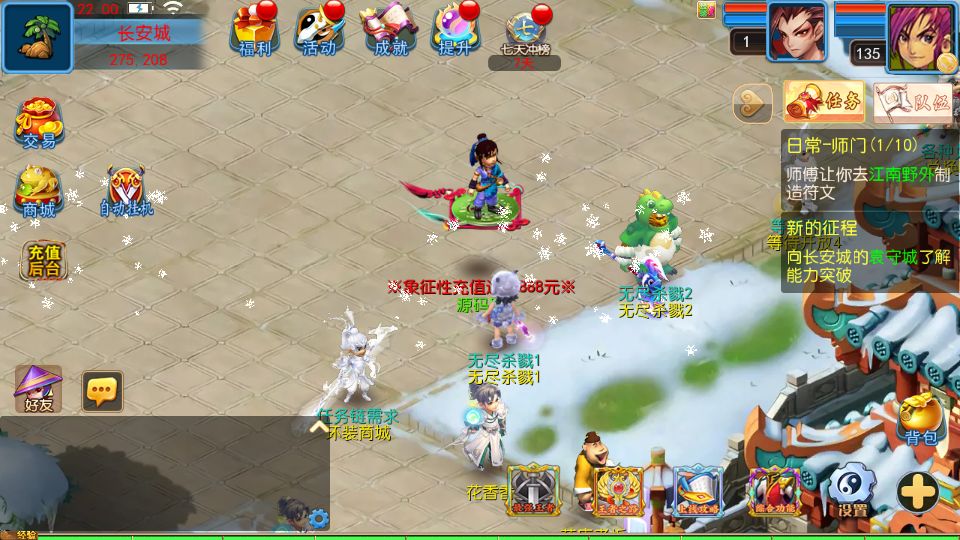Screen dimensions: 960x540
Task: Open the purple-haired player character portrait
Action: point(920,36)
